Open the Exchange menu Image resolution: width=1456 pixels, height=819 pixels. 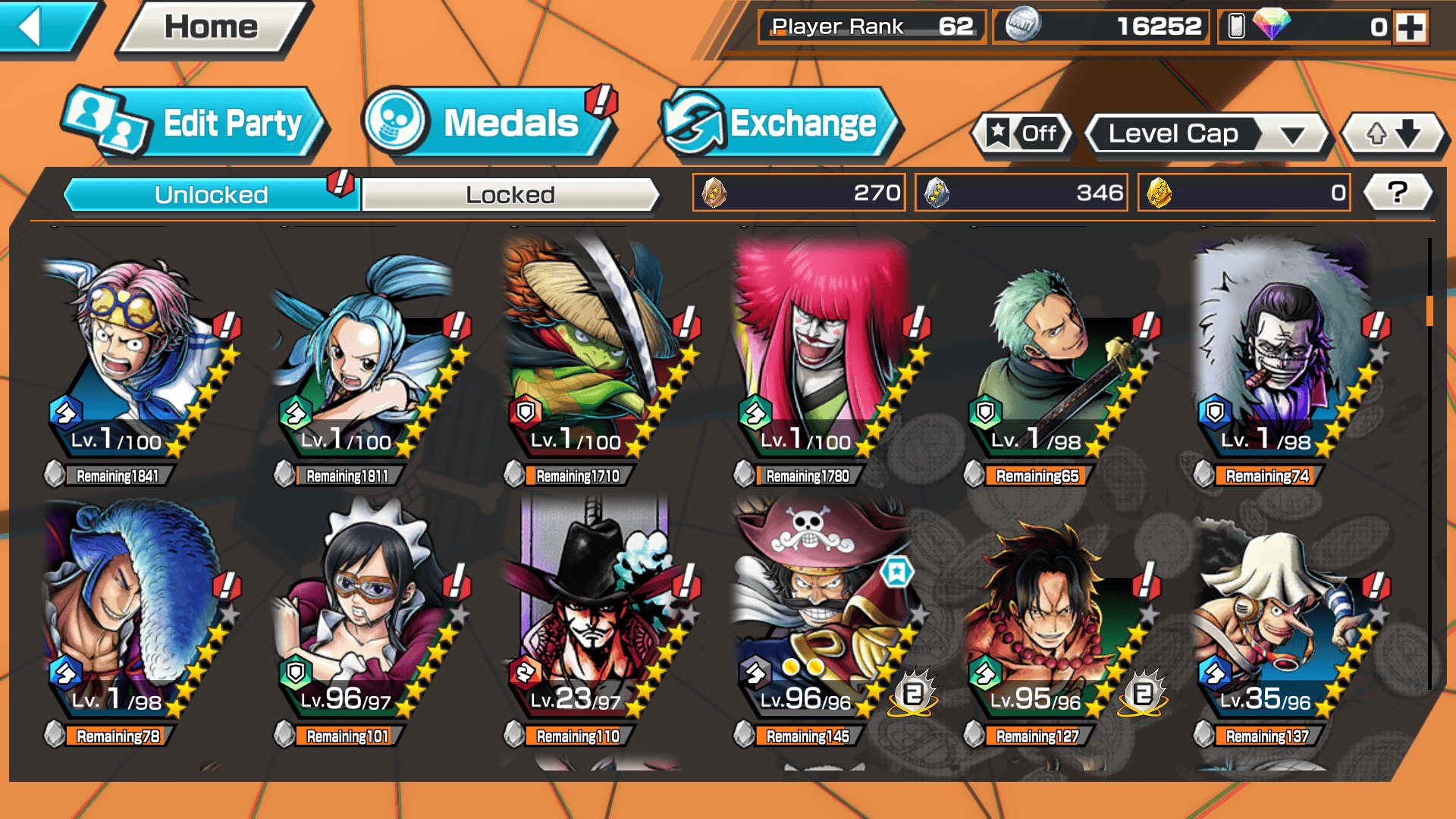point(781,124)
